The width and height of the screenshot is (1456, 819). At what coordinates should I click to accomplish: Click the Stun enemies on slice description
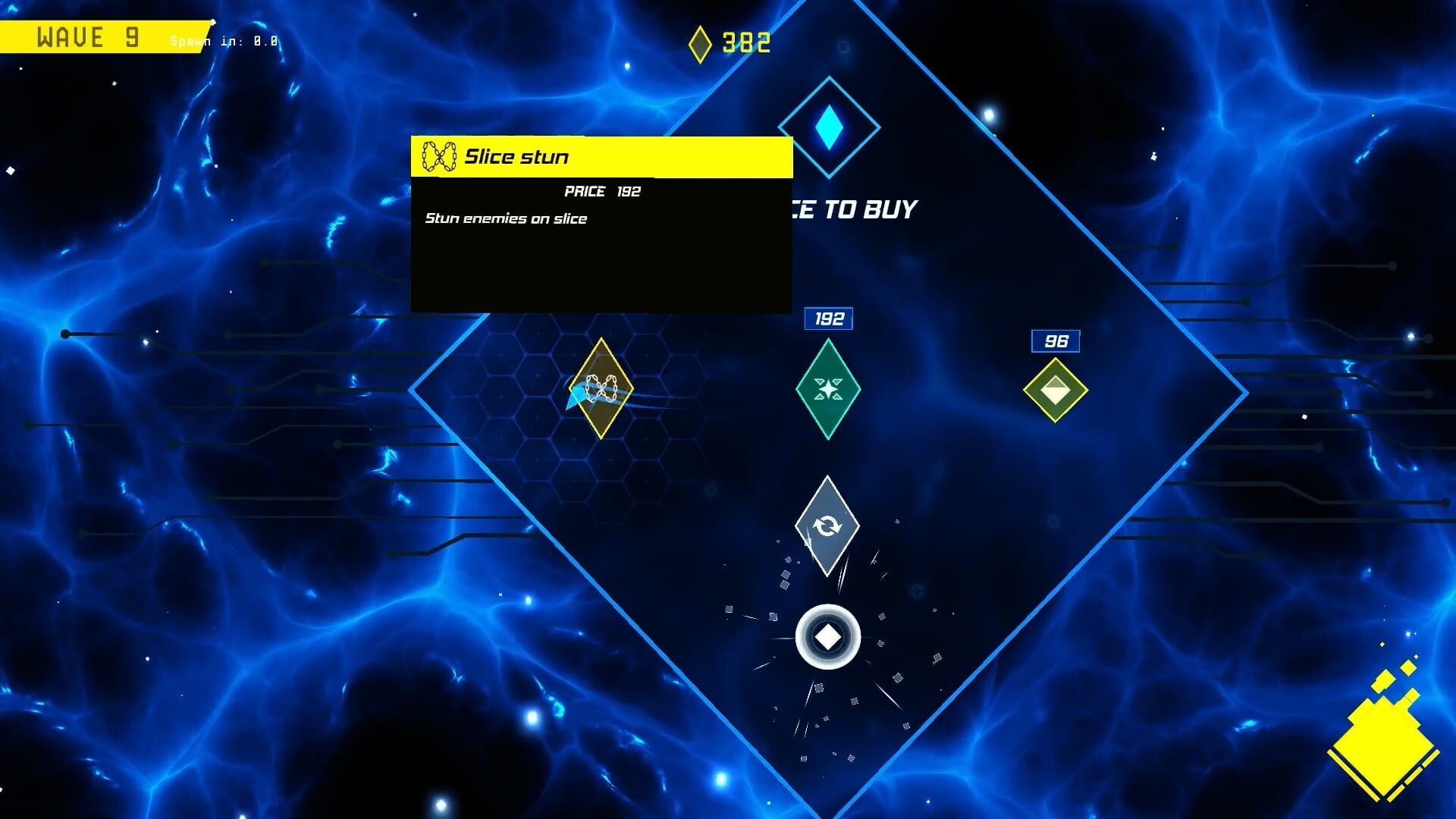(x=504, y=218)
